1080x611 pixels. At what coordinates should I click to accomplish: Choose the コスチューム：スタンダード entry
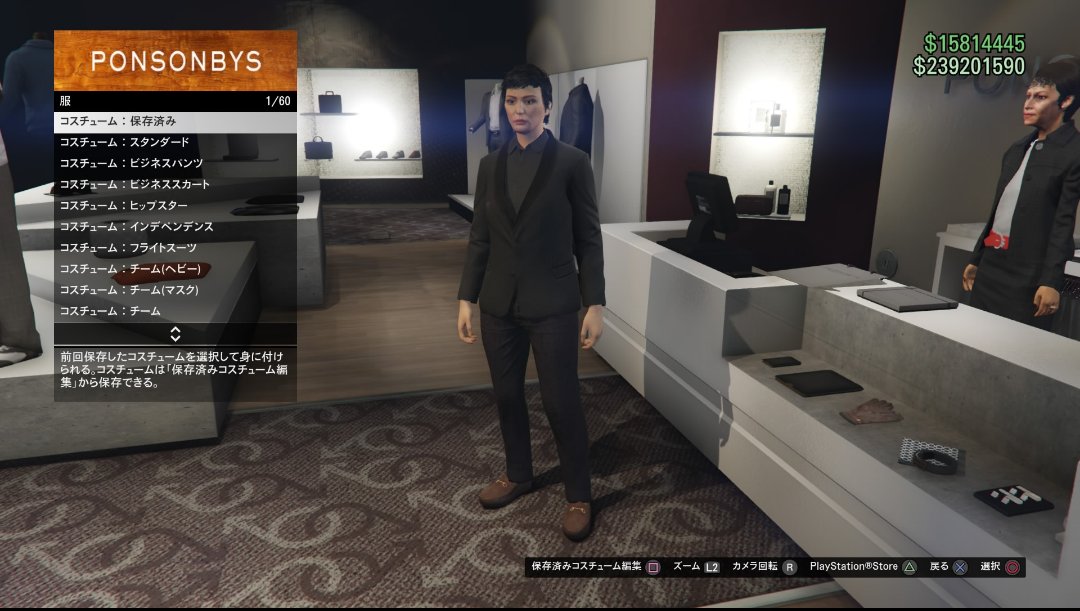175,142
